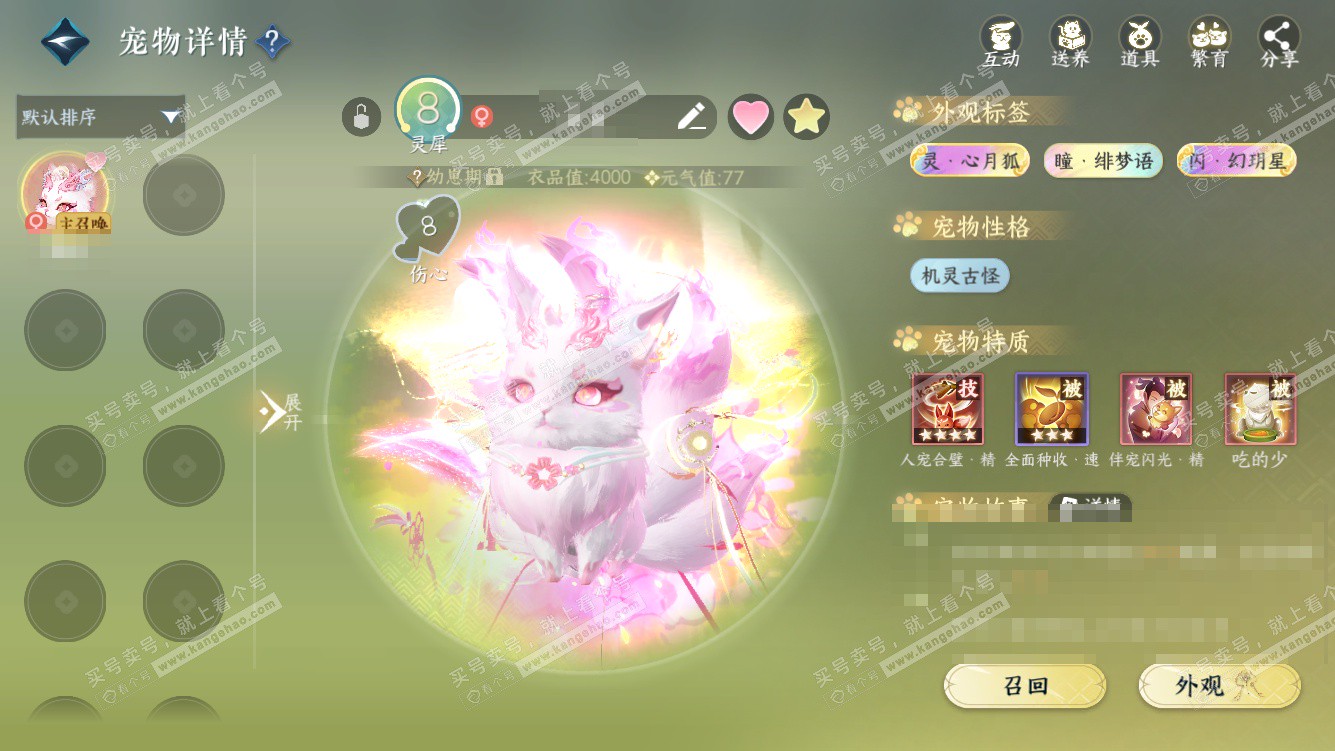The height and width of the screenshot is (751, 1335).
Task: Recall the pet with 召回 button
Action: 1025,686
